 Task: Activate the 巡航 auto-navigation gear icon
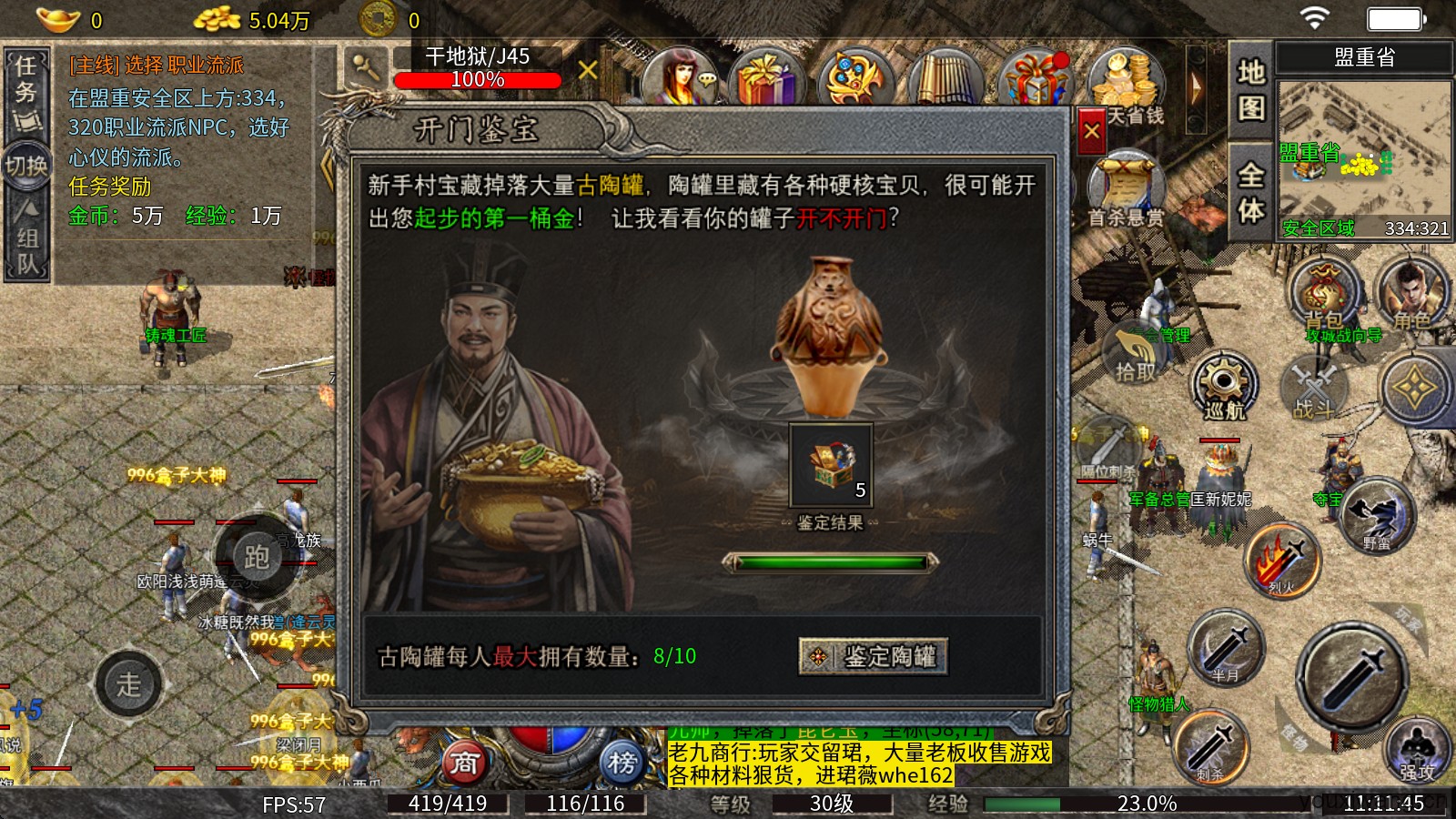click(x=1226, y=387)
